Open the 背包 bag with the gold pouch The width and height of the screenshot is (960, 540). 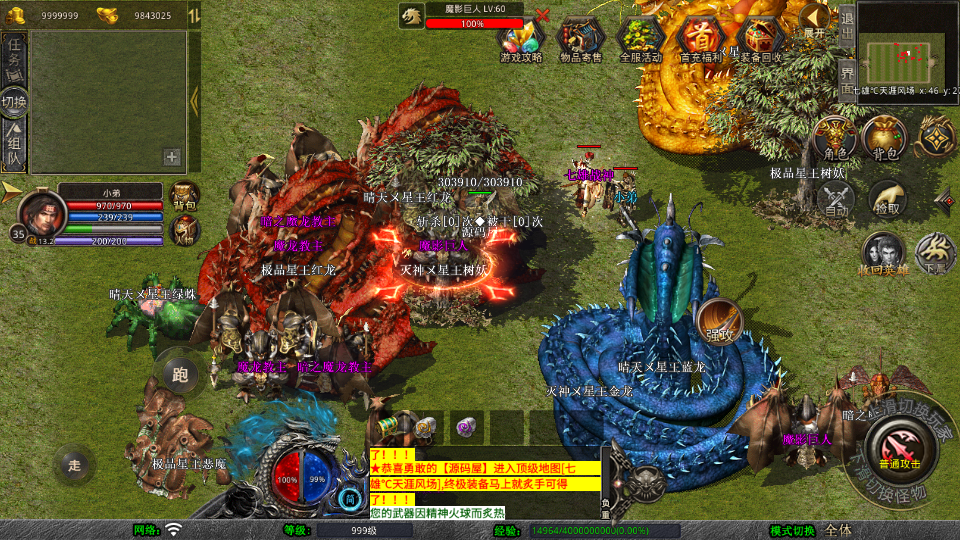tap(885, 138)
